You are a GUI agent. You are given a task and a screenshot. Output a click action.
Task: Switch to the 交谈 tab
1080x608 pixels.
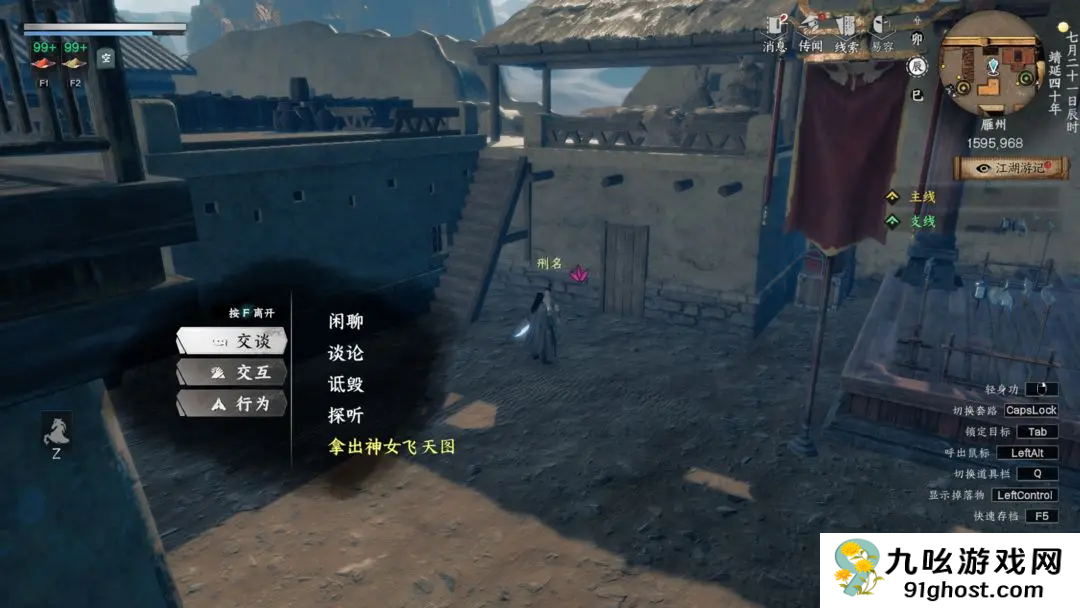232,341
